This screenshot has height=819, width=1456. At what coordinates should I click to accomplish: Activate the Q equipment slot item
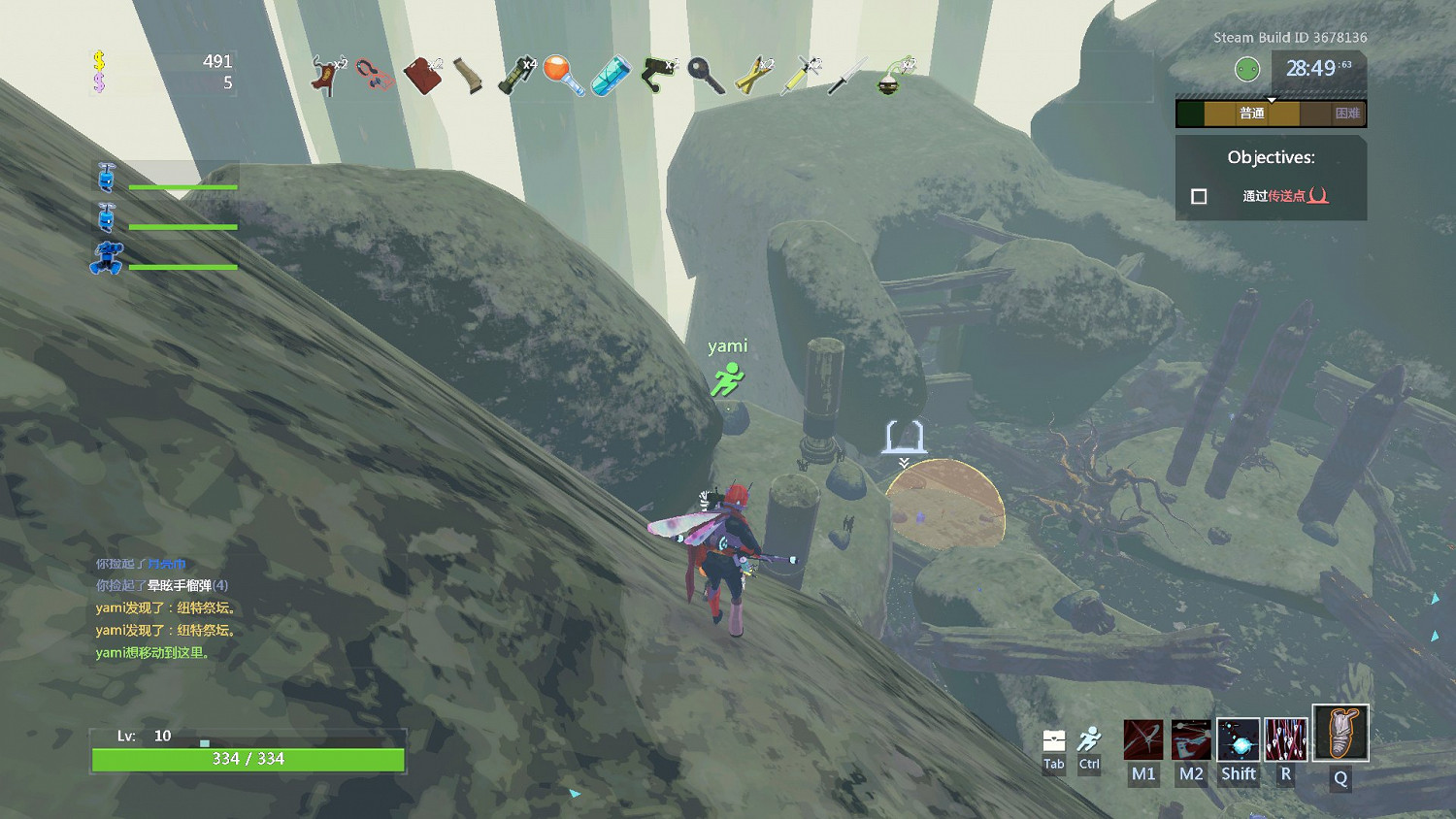[1340, 734]
